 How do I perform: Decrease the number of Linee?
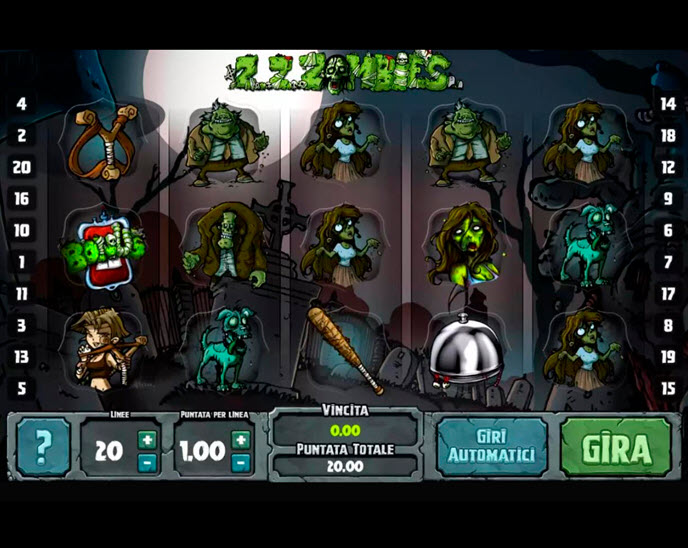[147, 462]
